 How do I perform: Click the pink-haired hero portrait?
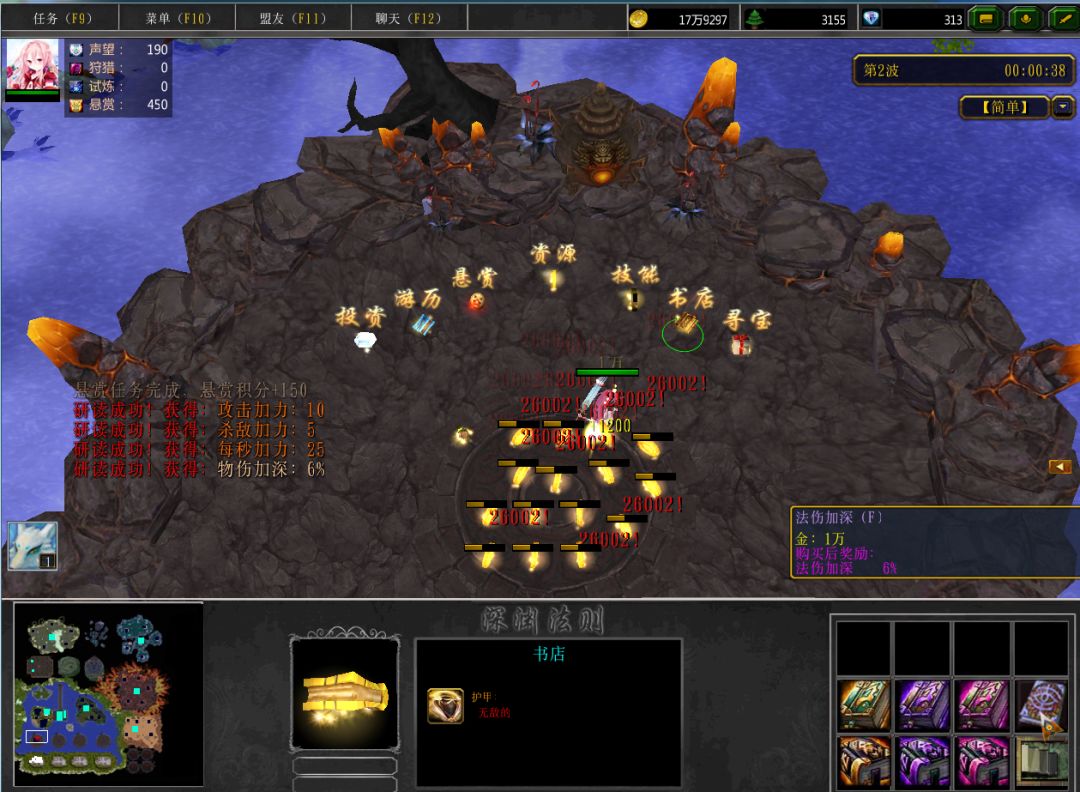(33, 66)
